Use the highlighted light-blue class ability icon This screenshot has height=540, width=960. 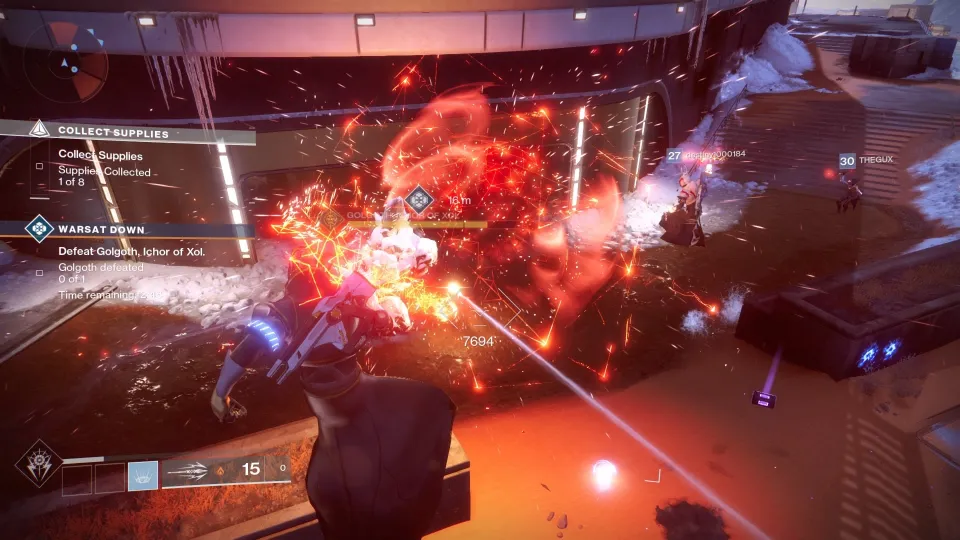pyautogui.click(x=143, y=476)
